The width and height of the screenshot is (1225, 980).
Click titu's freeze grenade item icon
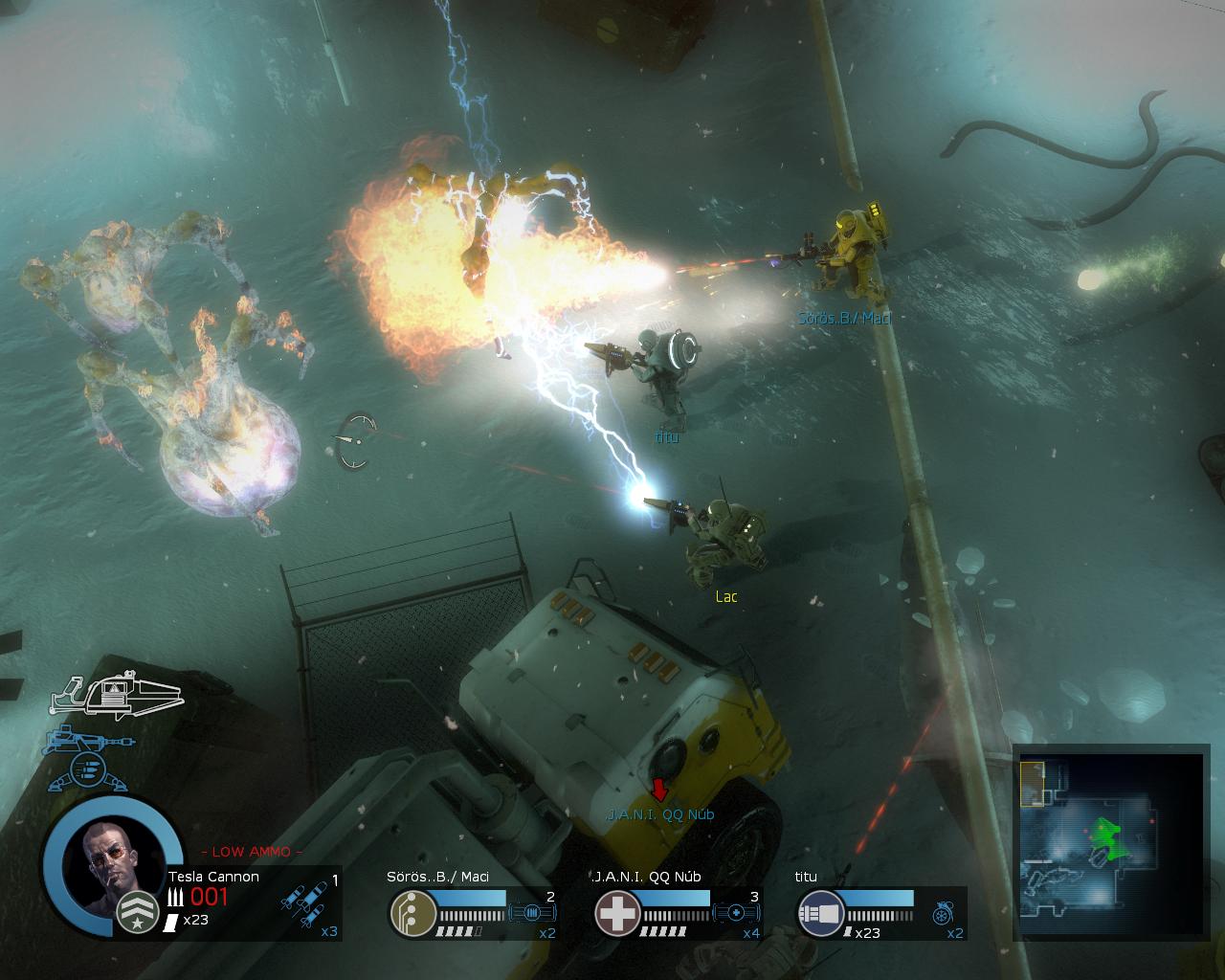point(943,913)
